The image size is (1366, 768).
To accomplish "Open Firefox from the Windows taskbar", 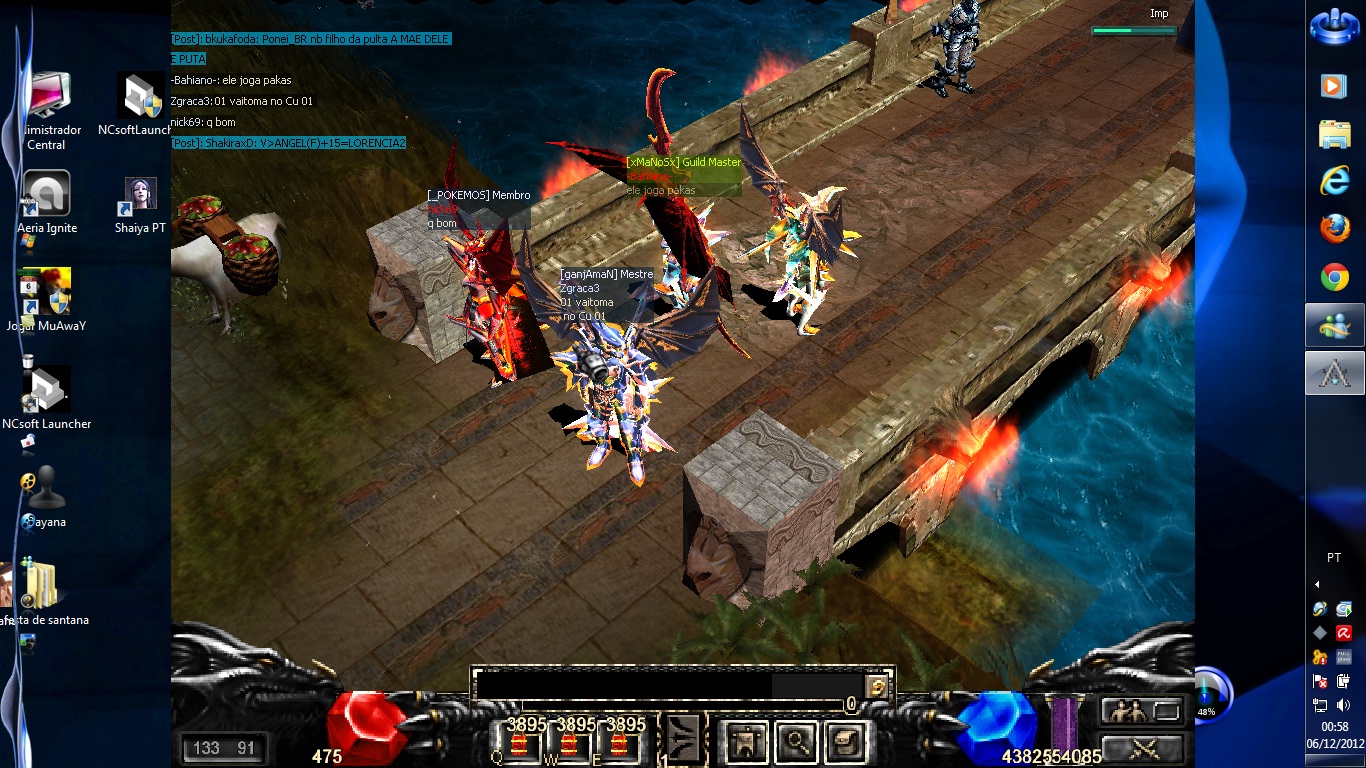I will pyautogui.click(x=1335, y=229).
